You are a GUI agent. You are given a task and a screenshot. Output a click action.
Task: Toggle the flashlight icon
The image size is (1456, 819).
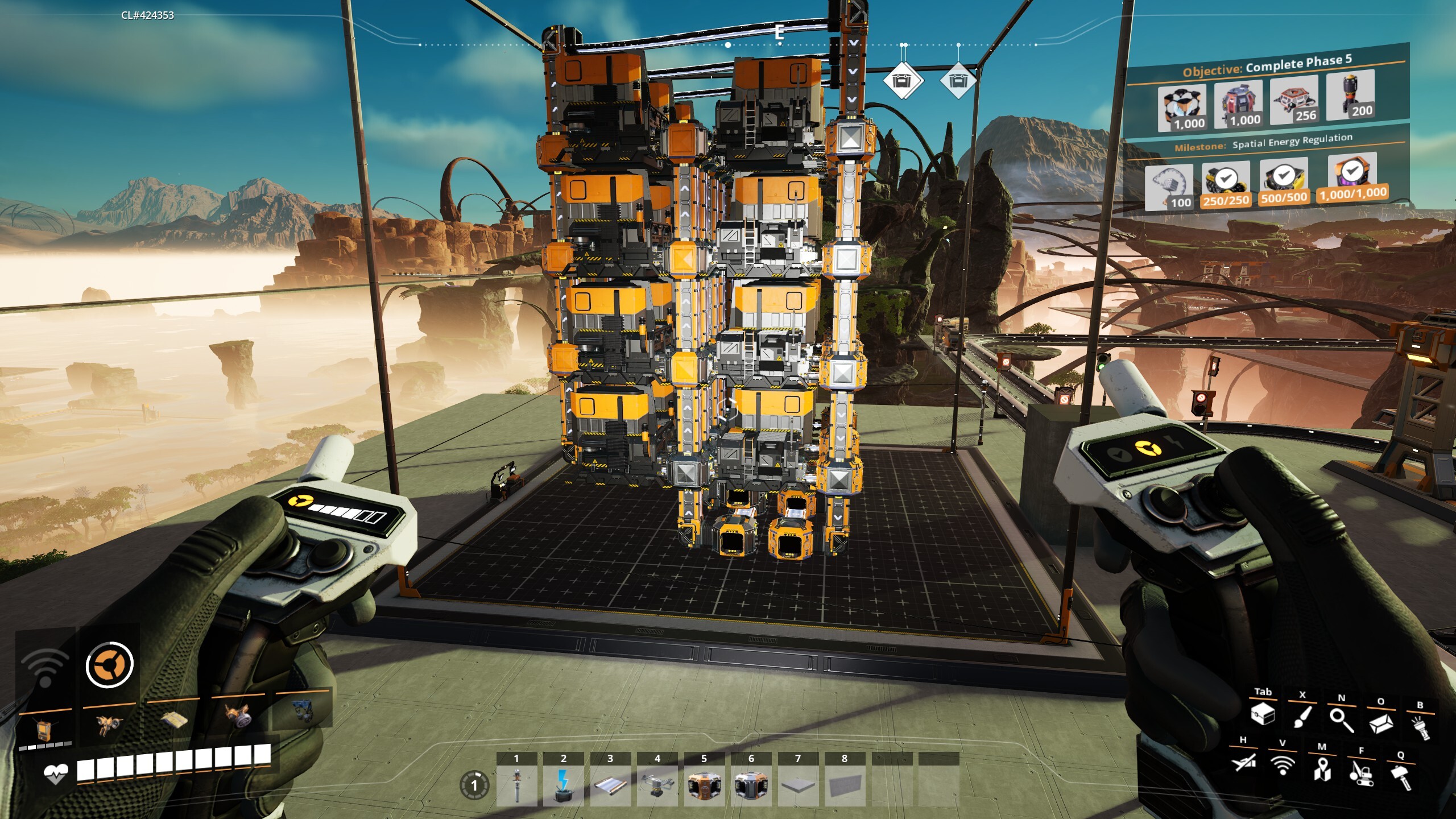click(1420, 727)
